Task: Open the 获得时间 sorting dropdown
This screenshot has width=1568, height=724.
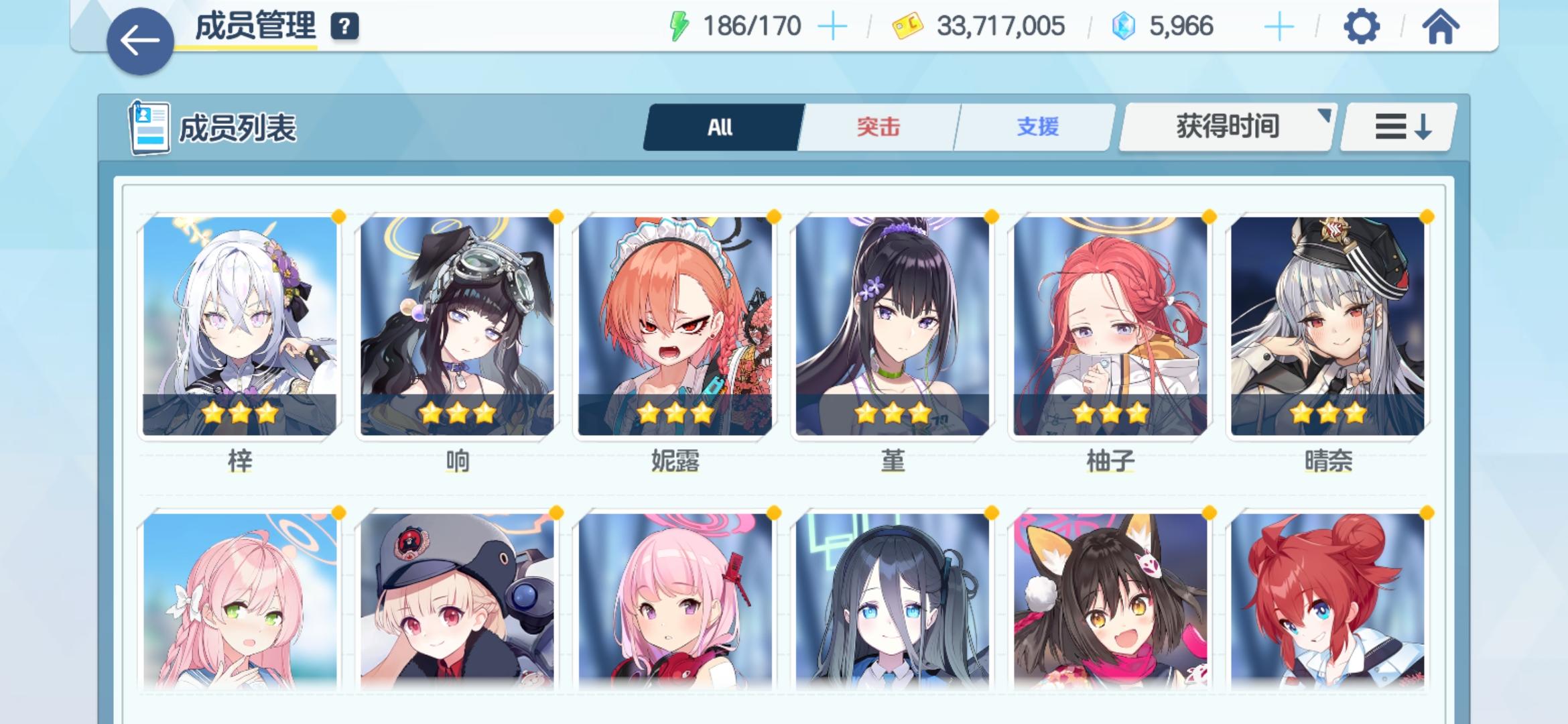Action: pyautogui.click(x=1226, y=126)
